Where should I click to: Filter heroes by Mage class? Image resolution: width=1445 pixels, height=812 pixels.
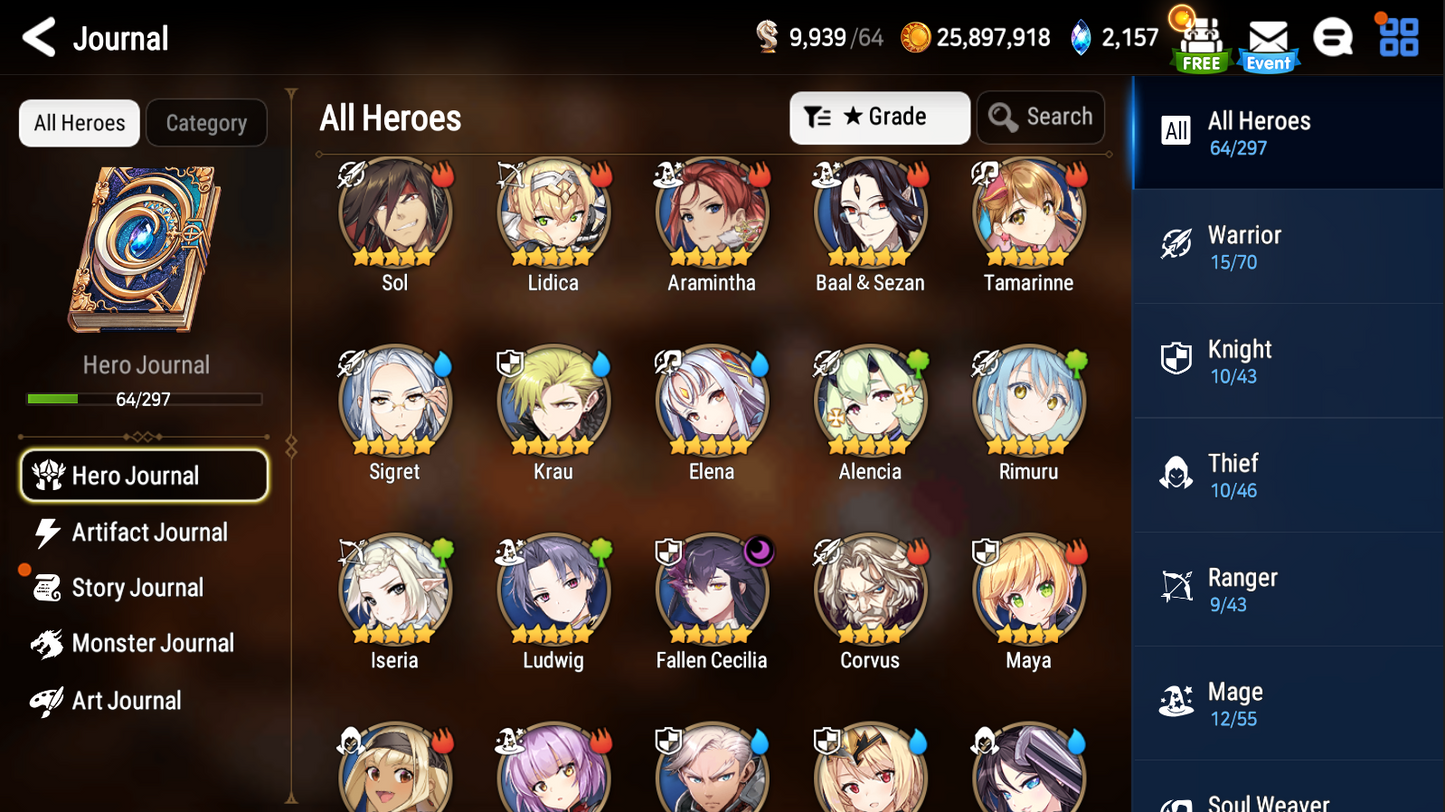click(x=1287, y=703)
